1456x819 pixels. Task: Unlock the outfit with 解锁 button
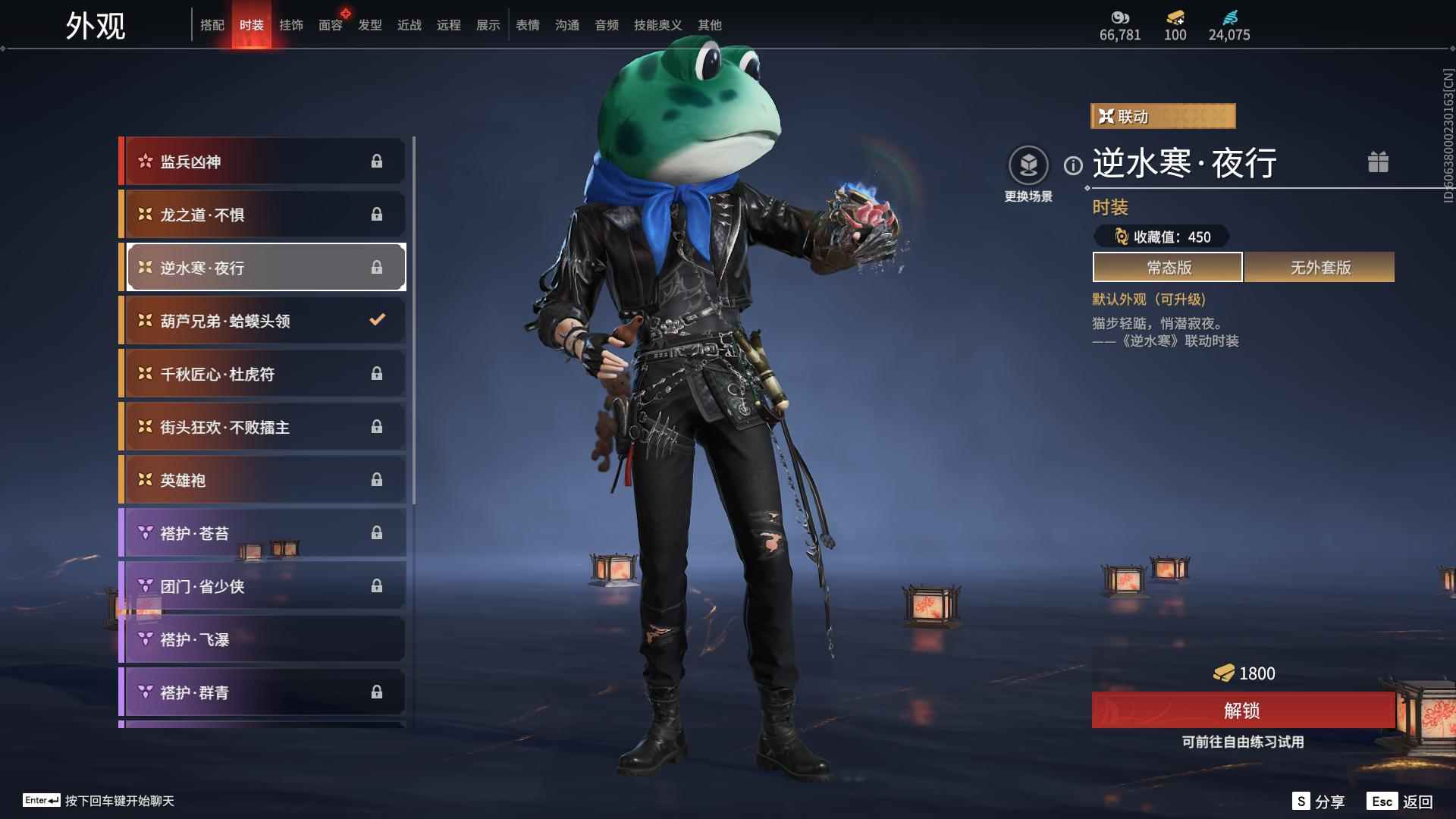pos(1242,711)
